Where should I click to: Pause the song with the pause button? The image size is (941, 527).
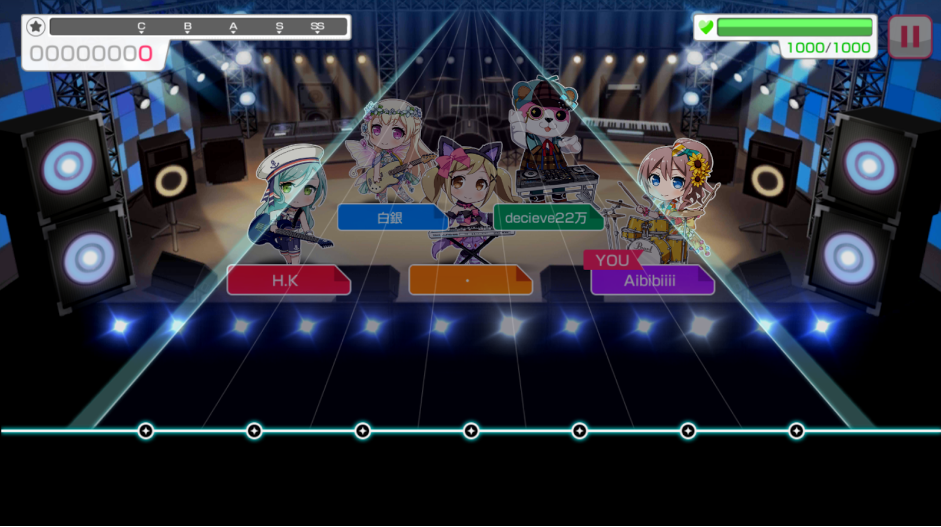(909, 37)
